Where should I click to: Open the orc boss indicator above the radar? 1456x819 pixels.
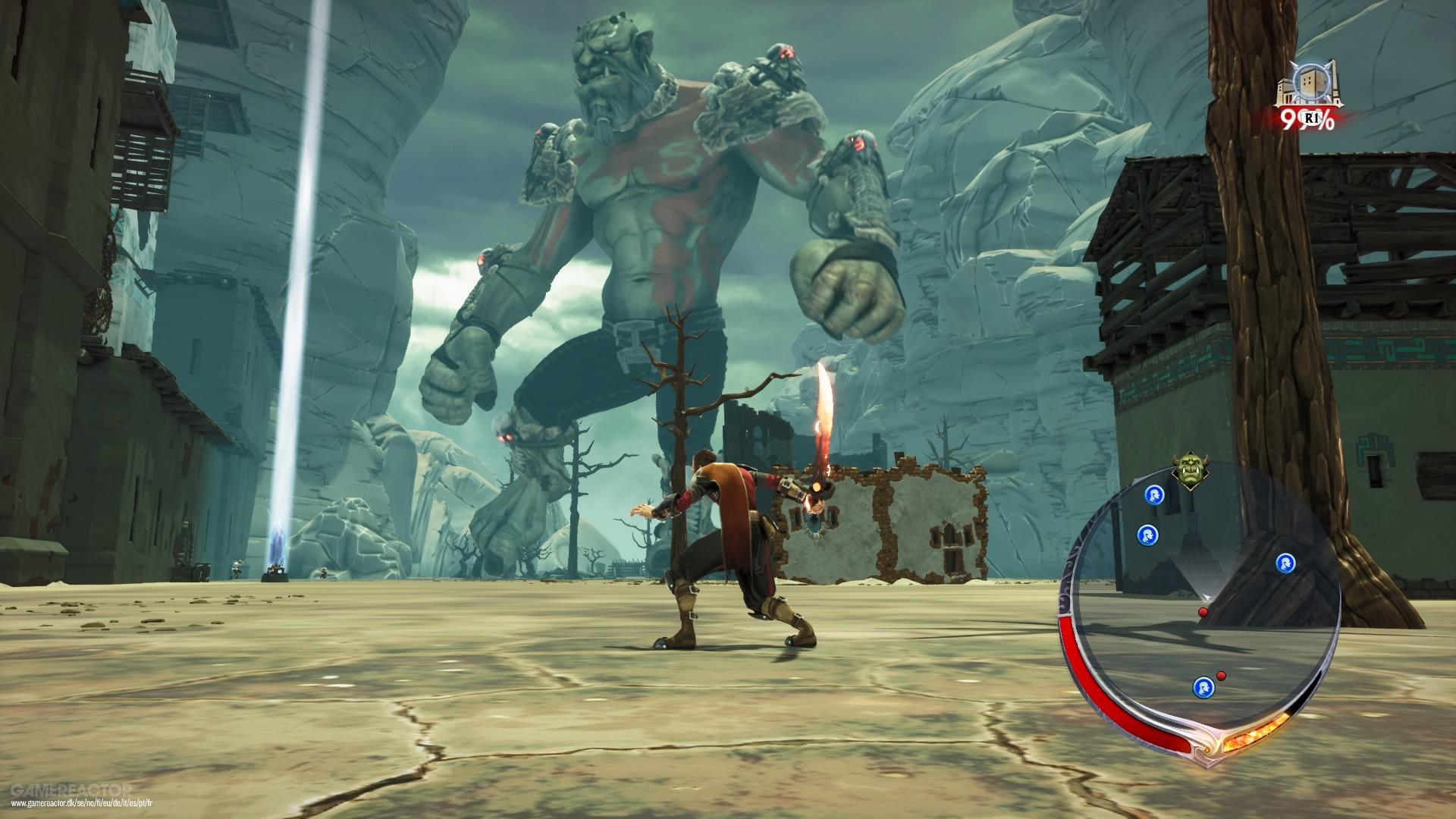point(1188,468)
